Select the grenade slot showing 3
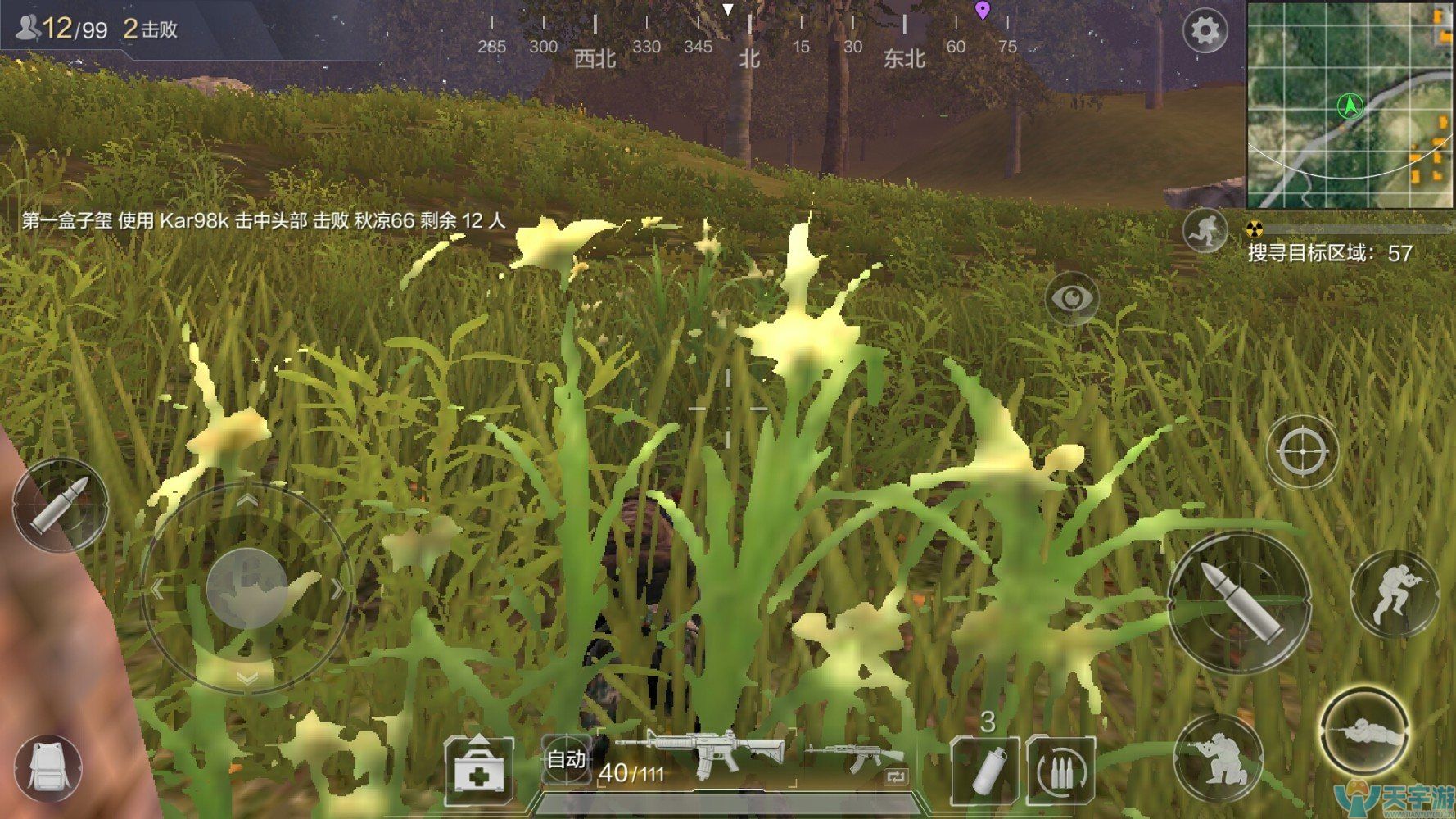Screen dimensions: 1456x819 [986, 769]
